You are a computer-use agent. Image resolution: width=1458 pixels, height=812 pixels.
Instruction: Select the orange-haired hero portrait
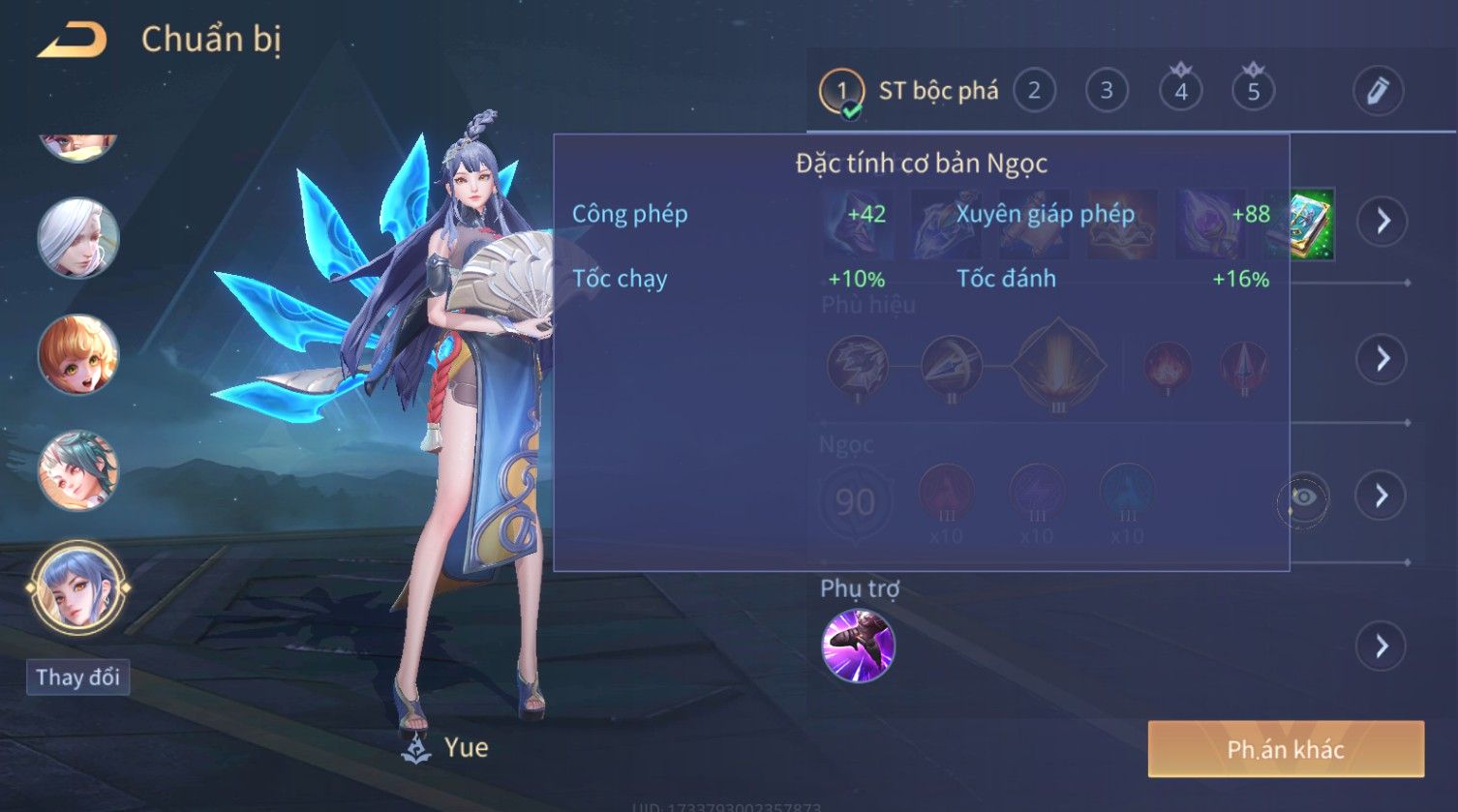(x=78, y=355)
